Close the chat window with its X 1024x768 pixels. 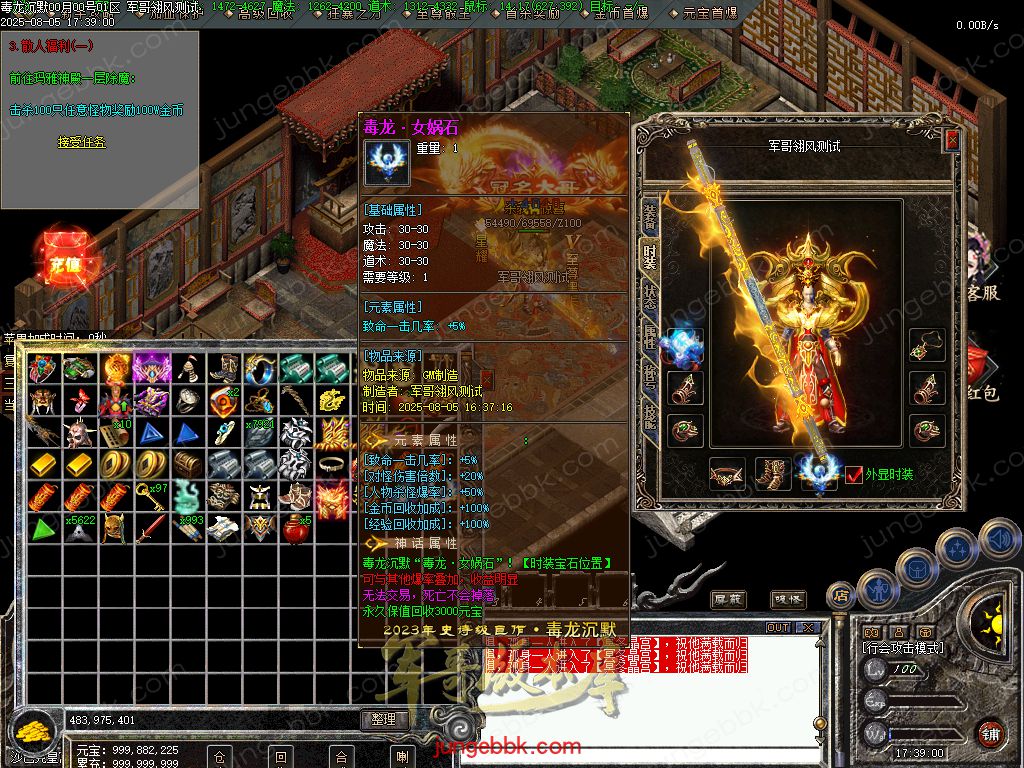(x=806, y=628)
